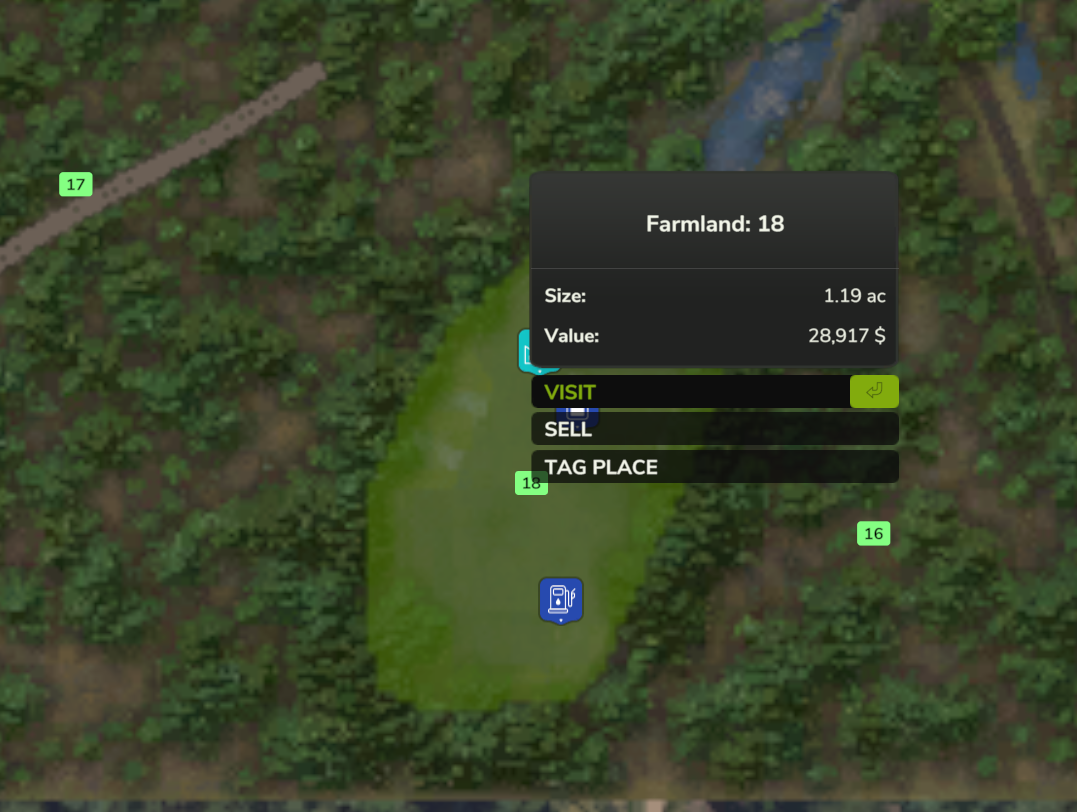This screenshot has width=1077, height=812.
Task: Select SELL for Farmland 18
Action: click(714, 429)
